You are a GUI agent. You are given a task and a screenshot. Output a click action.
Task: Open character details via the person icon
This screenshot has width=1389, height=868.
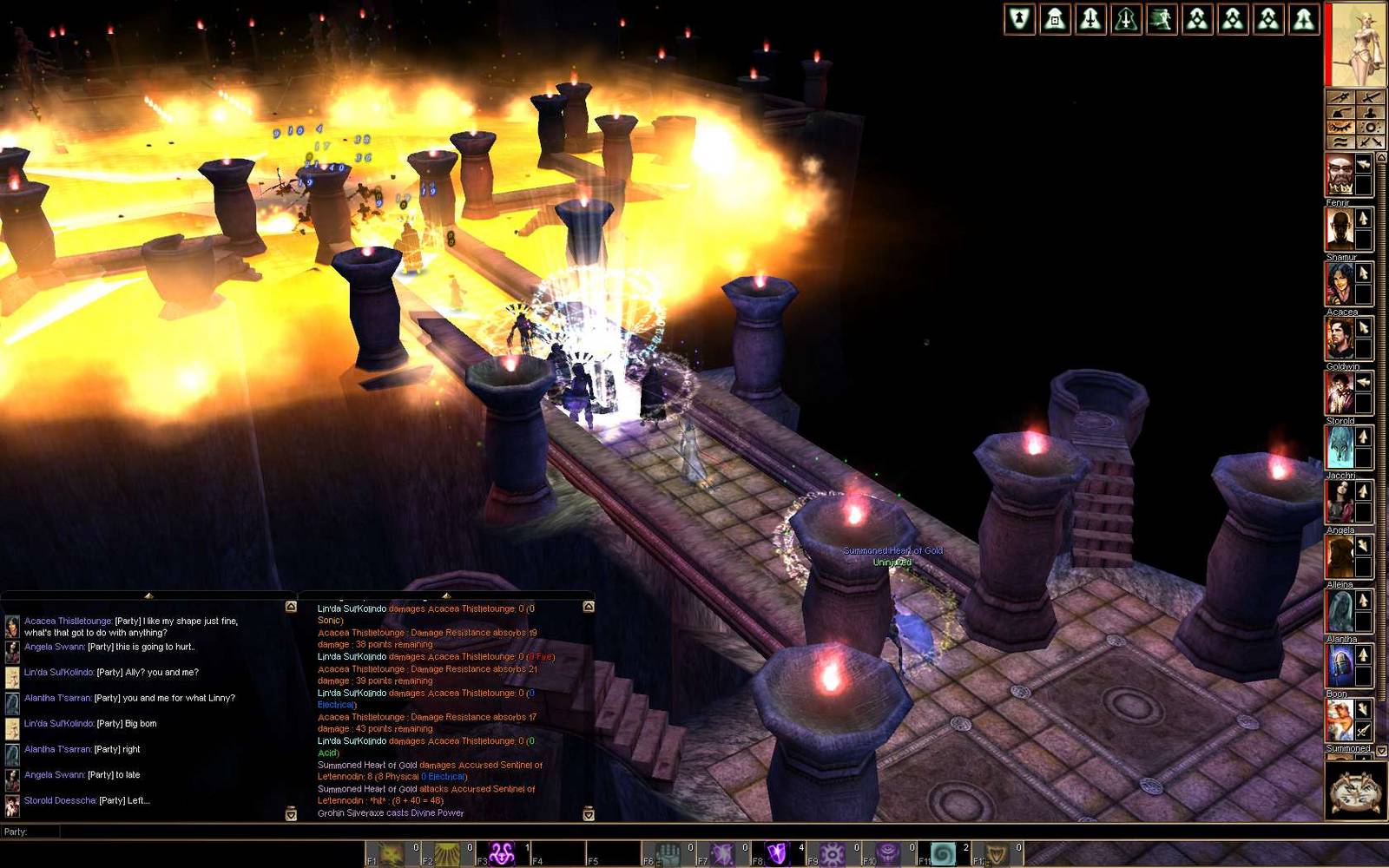1371,113
